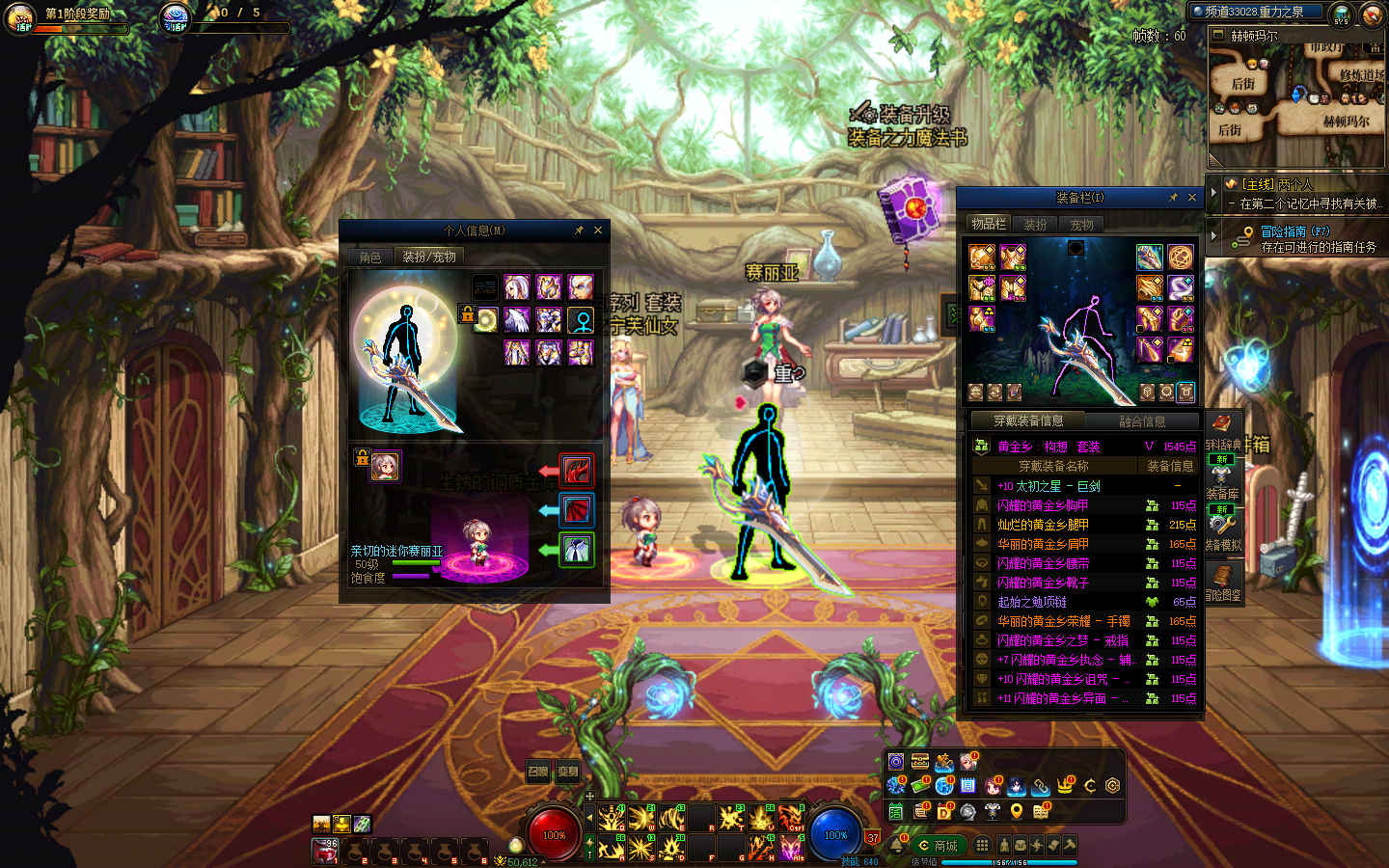The width and height of the screenshot is (1389, 868).
Task: Click the hammer icon in bottom toolbar
Action: point(1070,845)
